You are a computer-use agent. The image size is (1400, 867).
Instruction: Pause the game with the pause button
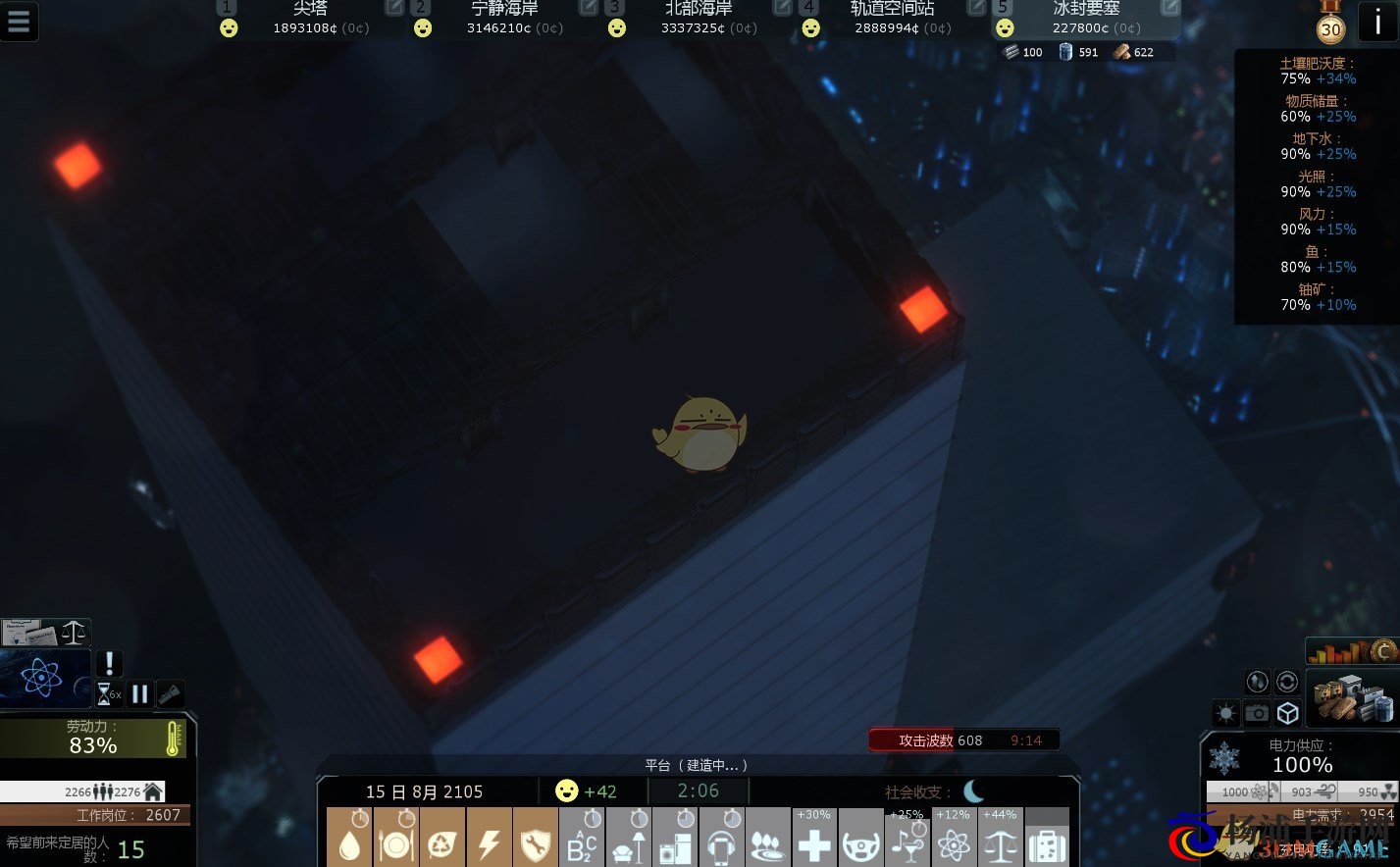(x=139, y=694)
